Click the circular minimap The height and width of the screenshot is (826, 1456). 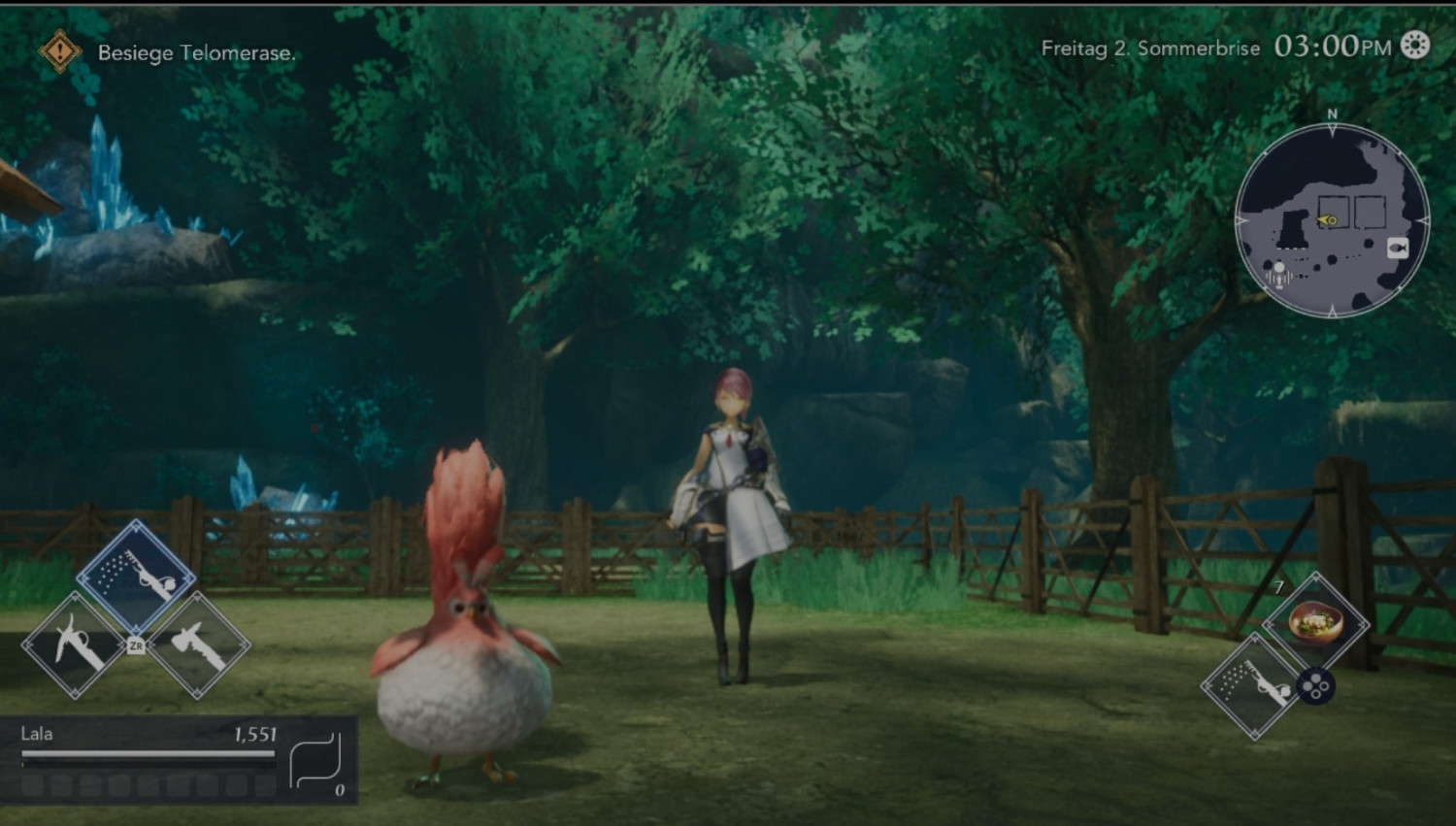1332,221
